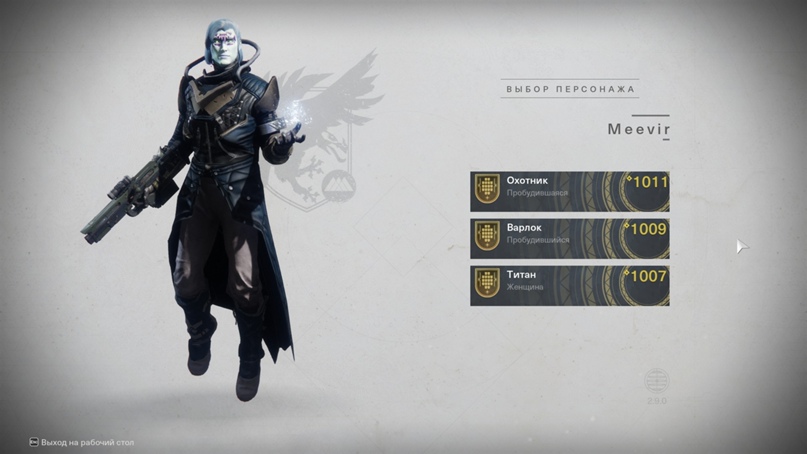The image size is (807, 454).
Task: Choose the Варлок character with 1009 power
Action: pyautogui.click(x=569, y=238)
